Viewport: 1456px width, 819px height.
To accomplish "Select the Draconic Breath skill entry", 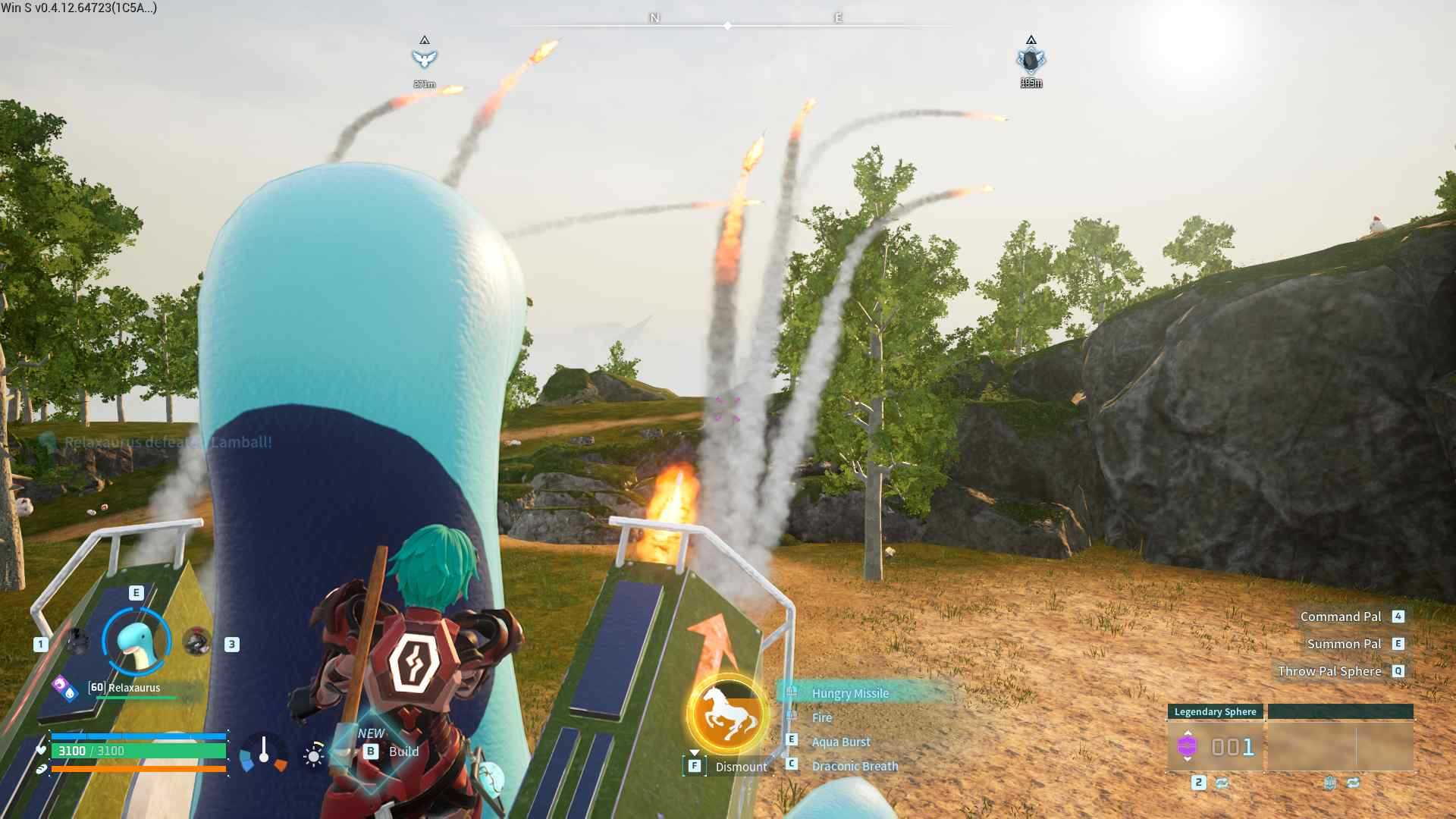I will (854, 766).
